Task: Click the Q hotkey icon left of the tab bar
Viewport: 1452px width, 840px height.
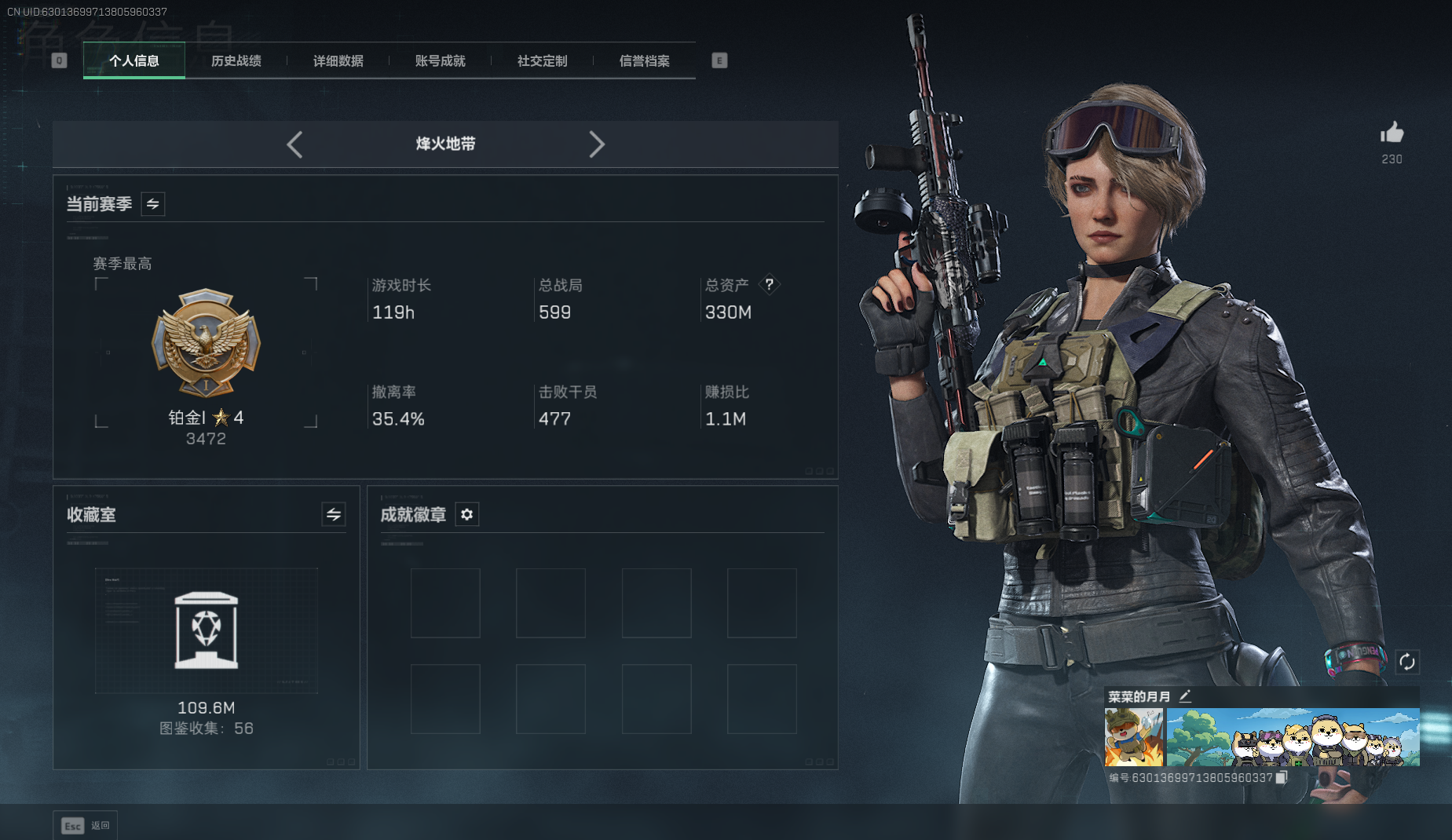Action: (59, 60)
